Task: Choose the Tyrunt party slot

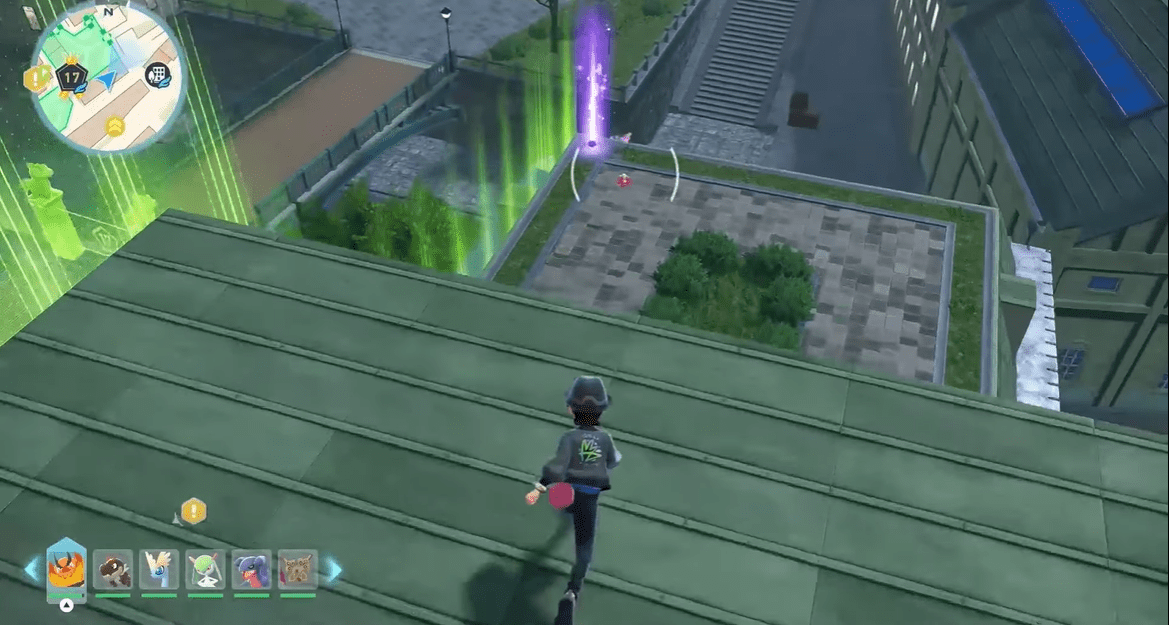Action: tap(113, 570)
